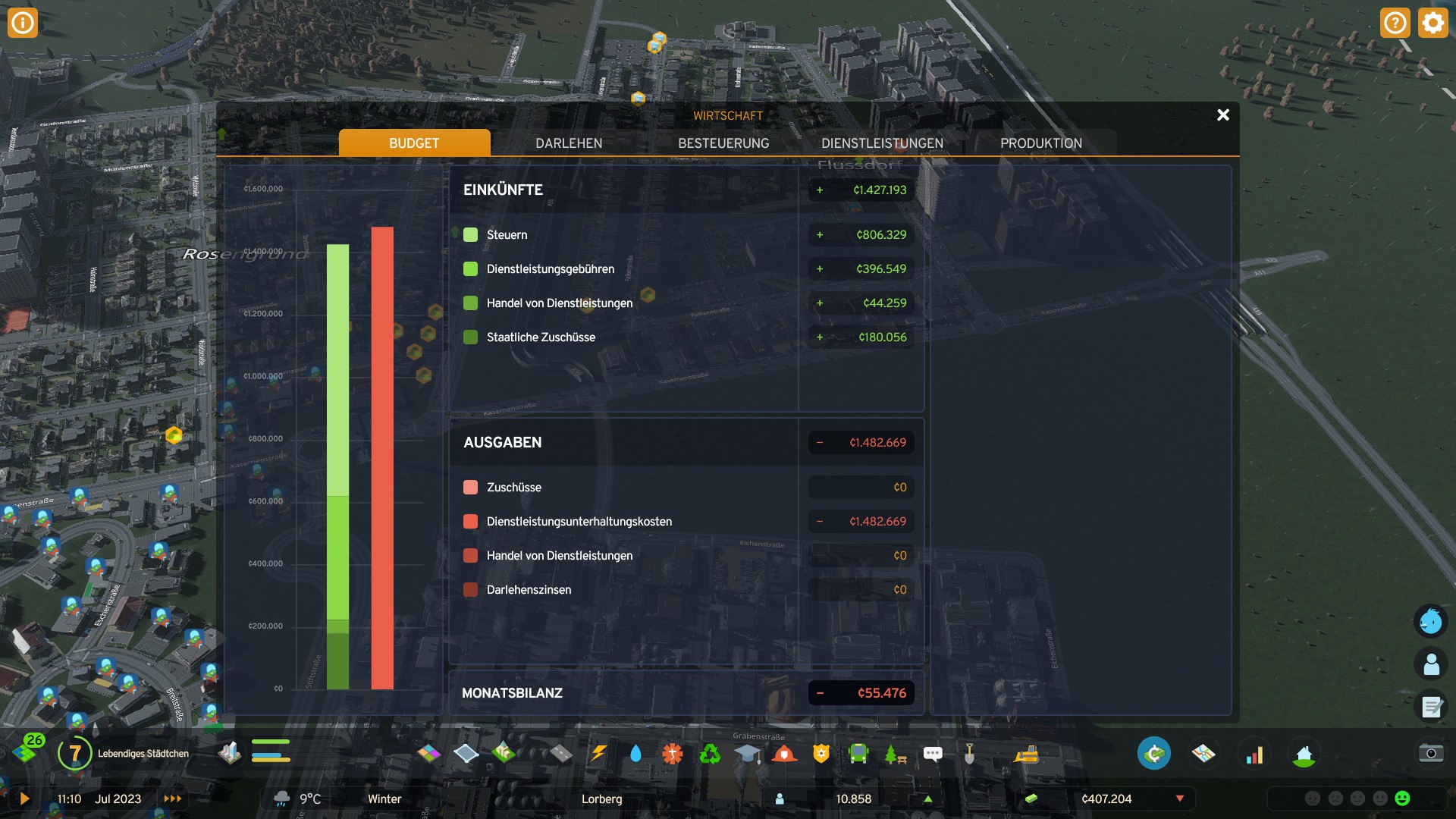Open the electricity infrastructure menu
Image resolution: width=1456 pixels, height=819 pixels.
[x=599, y=753]
